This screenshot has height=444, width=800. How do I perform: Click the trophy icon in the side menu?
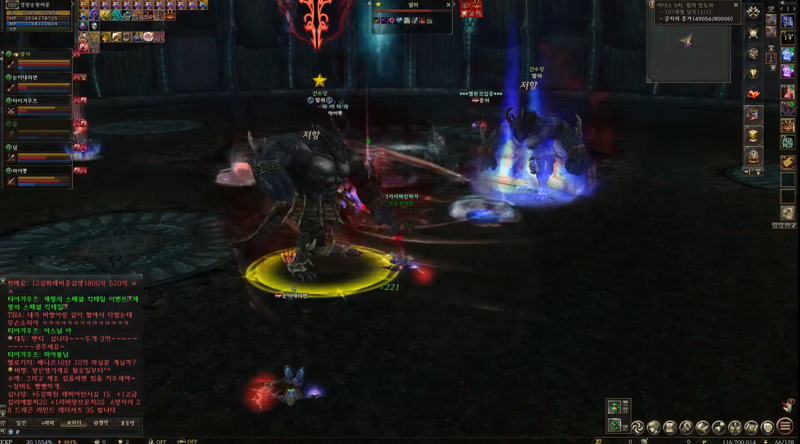(753, 74)
